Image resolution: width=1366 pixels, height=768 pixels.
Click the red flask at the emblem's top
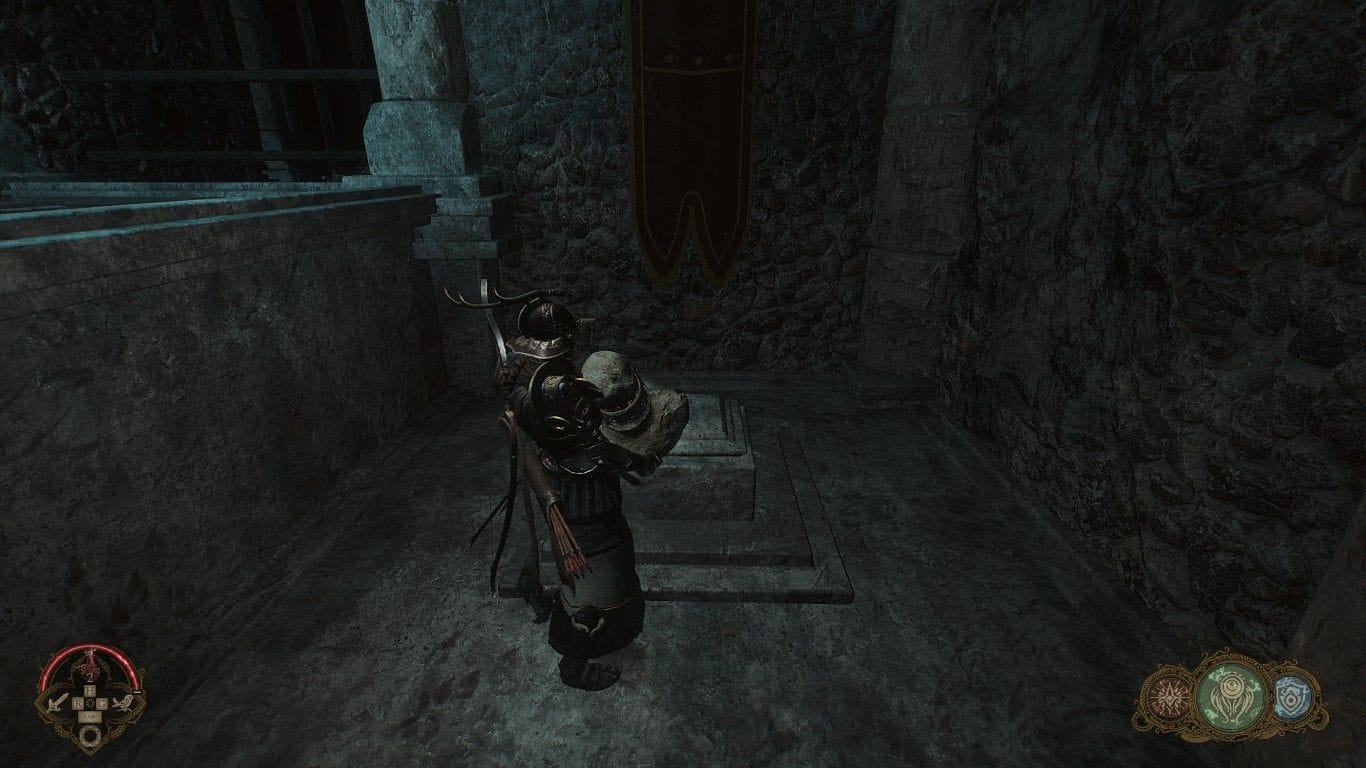[91, 663]
